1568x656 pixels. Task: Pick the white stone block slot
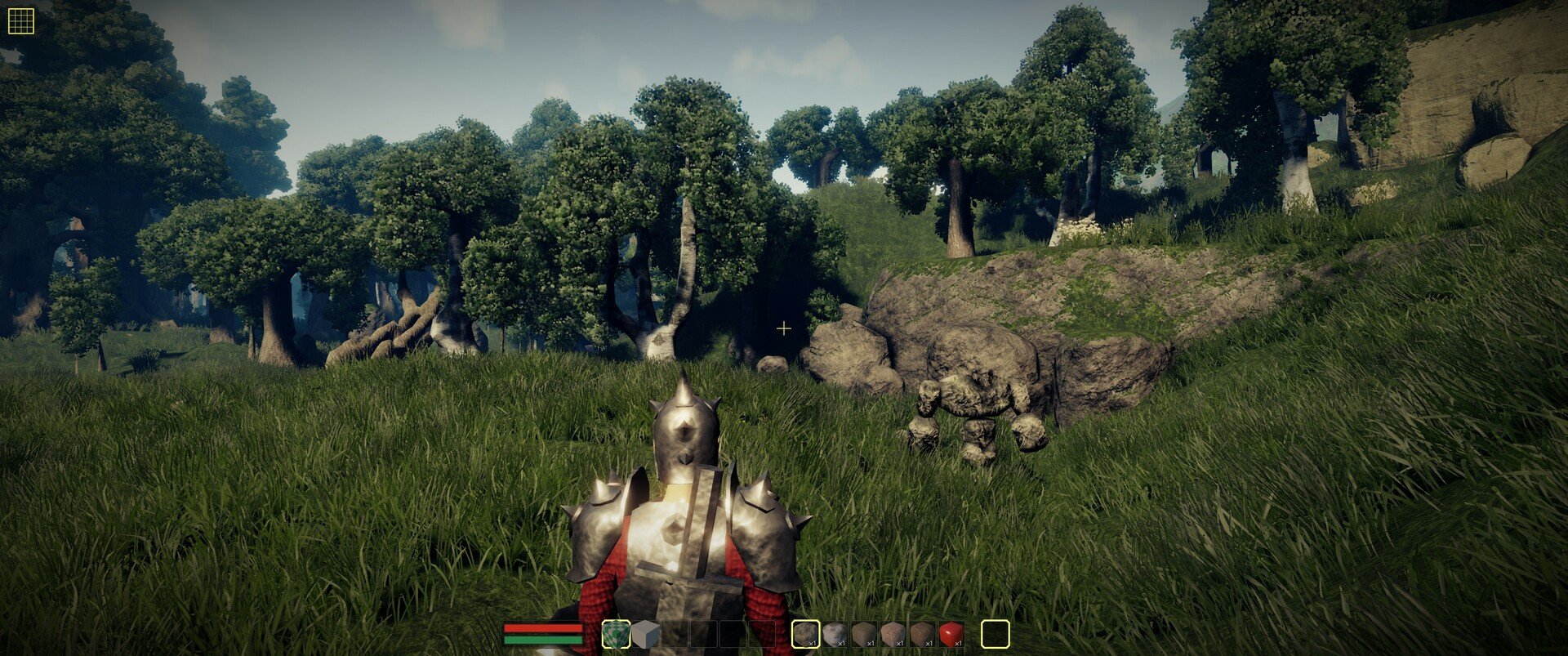coord(835,634)
